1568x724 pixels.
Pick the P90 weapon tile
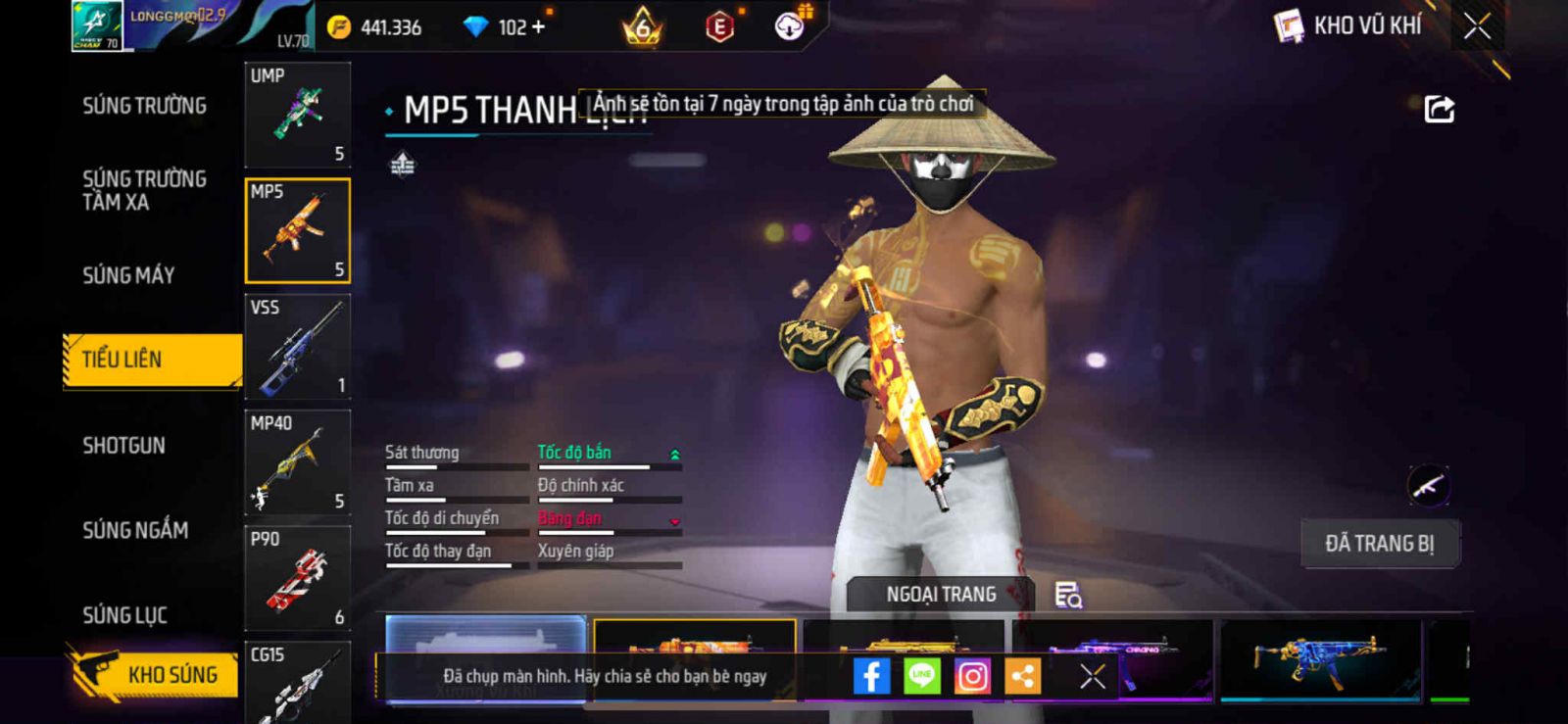297,578
